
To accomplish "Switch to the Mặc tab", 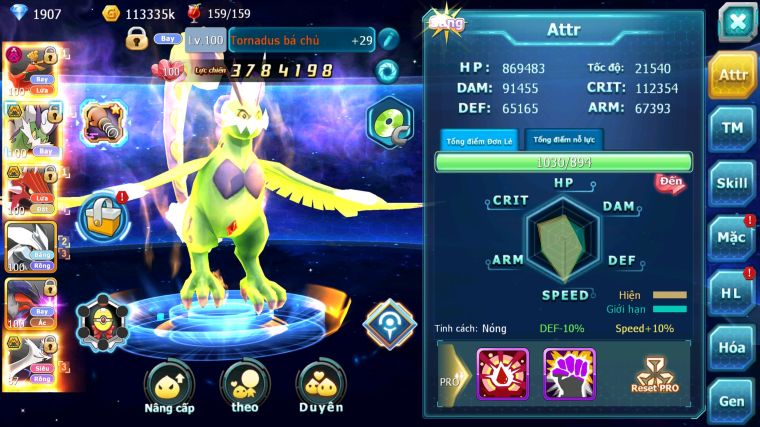I will tap(733, 238).
